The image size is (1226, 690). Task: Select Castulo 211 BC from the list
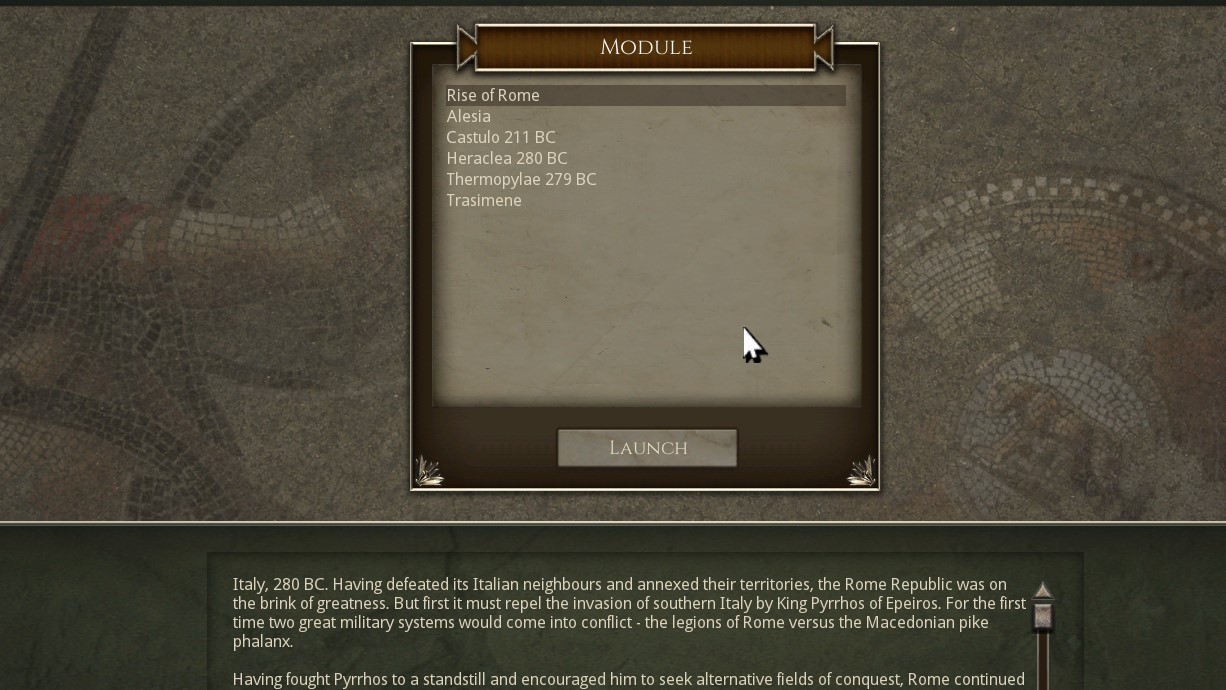[x=501, y=137]
